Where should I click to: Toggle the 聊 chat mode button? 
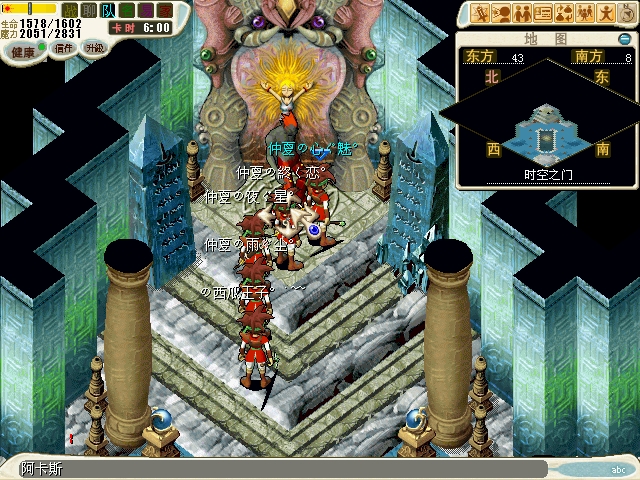pos(88,11)
